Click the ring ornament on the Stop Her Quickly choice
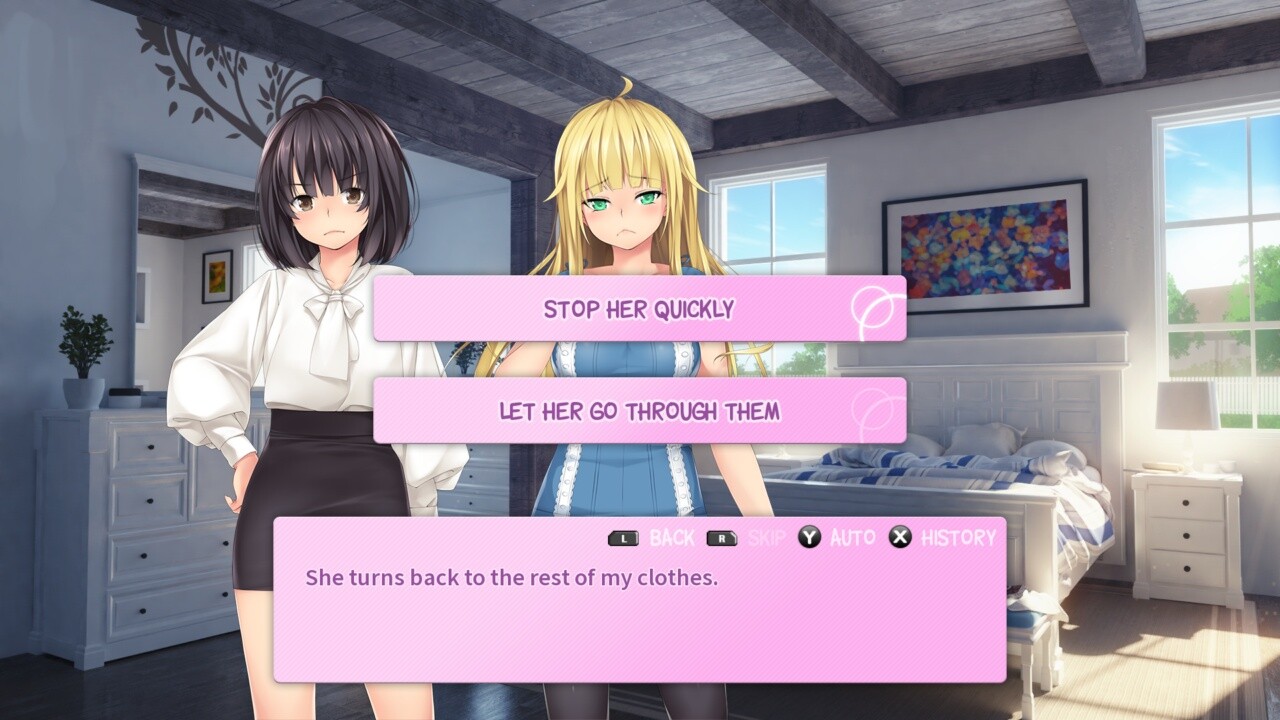This screenshot has width=1280, height=720. 874,309
